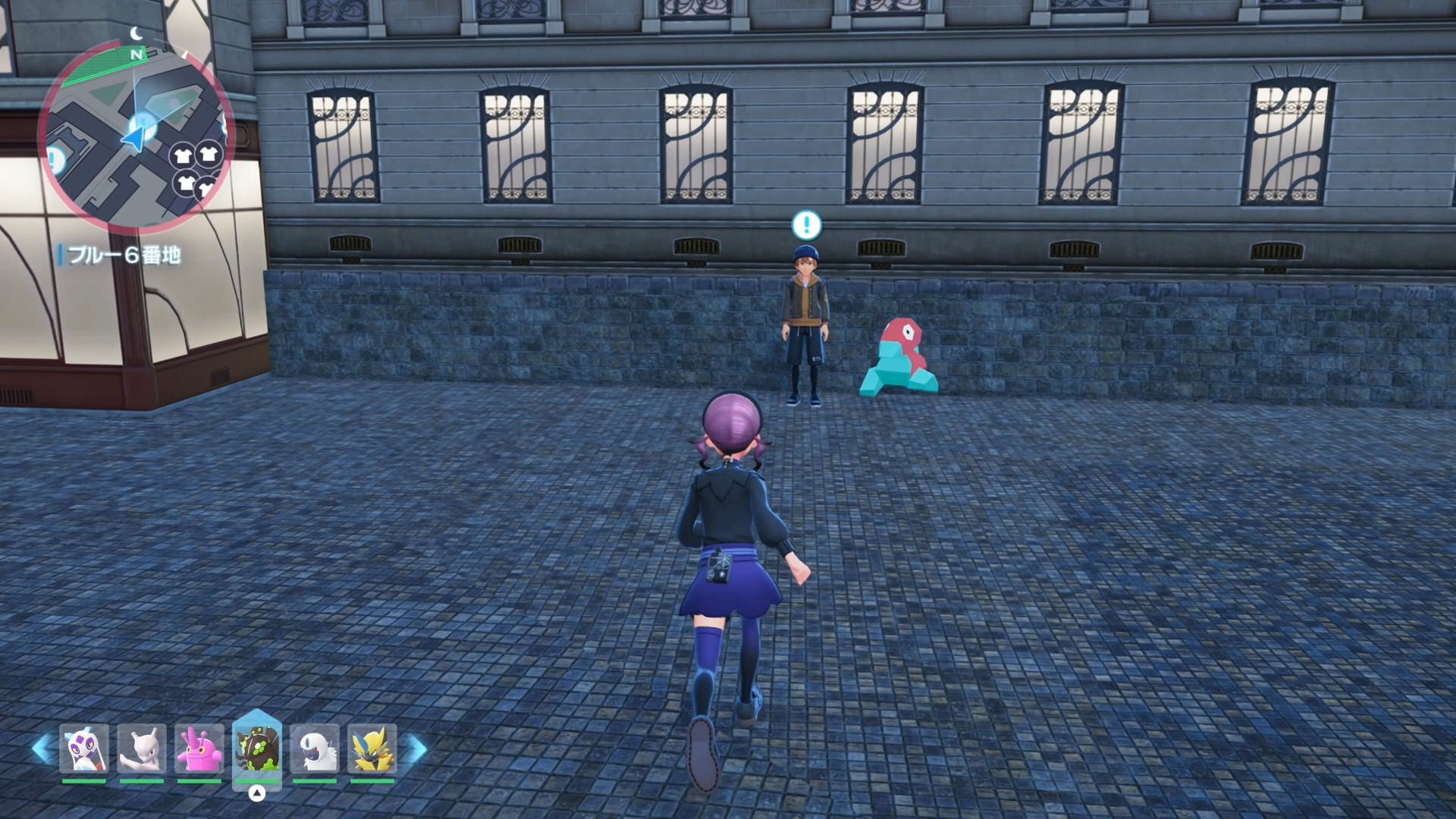Image resolution: width=1456 pixels, height=819 pixels.
Task: Open the circular minimap
Action: 135,136
